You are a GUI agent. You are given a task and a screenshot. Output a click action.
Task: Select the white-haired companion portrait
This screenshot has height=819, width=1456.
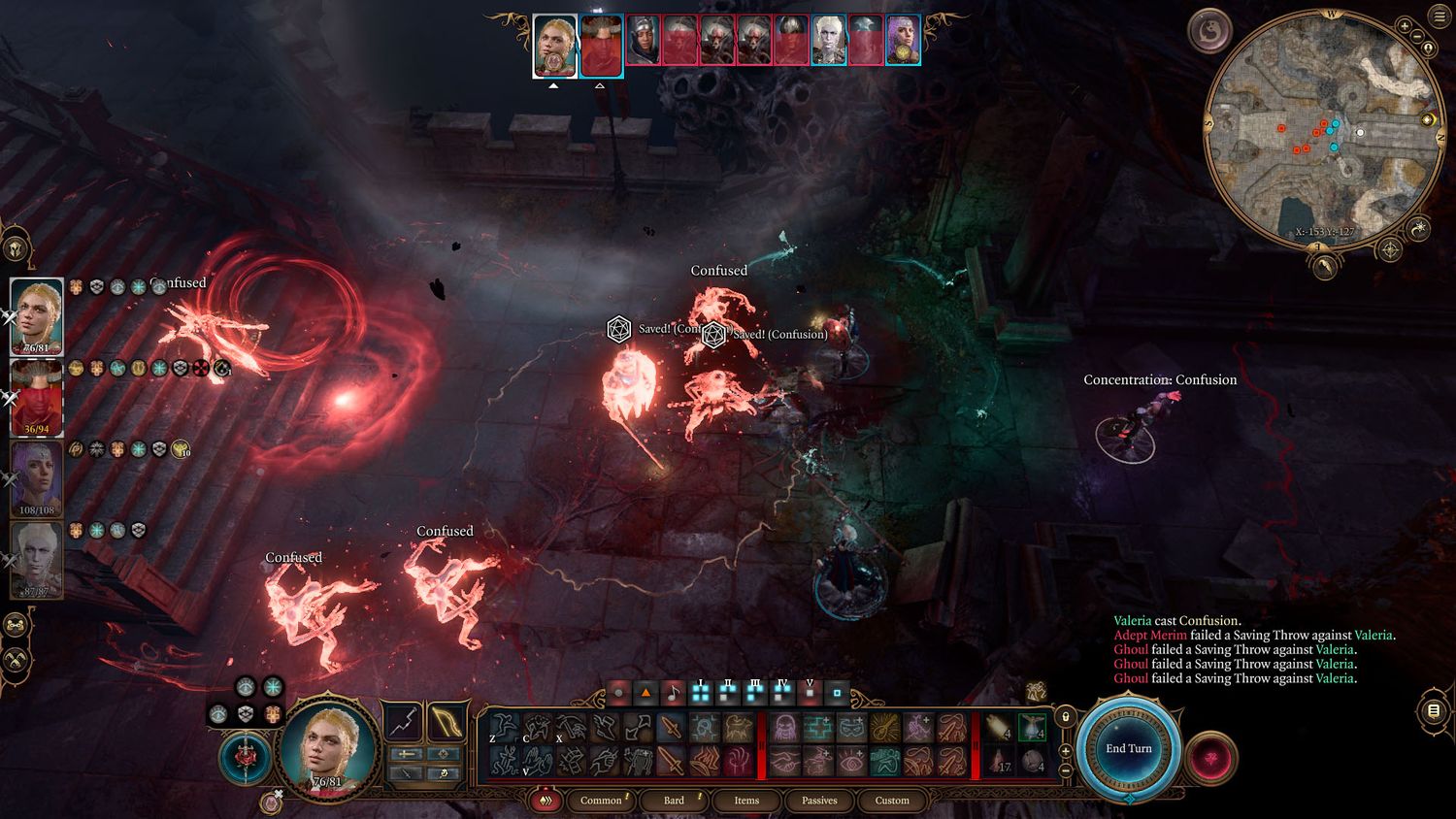tap(37, 559)
